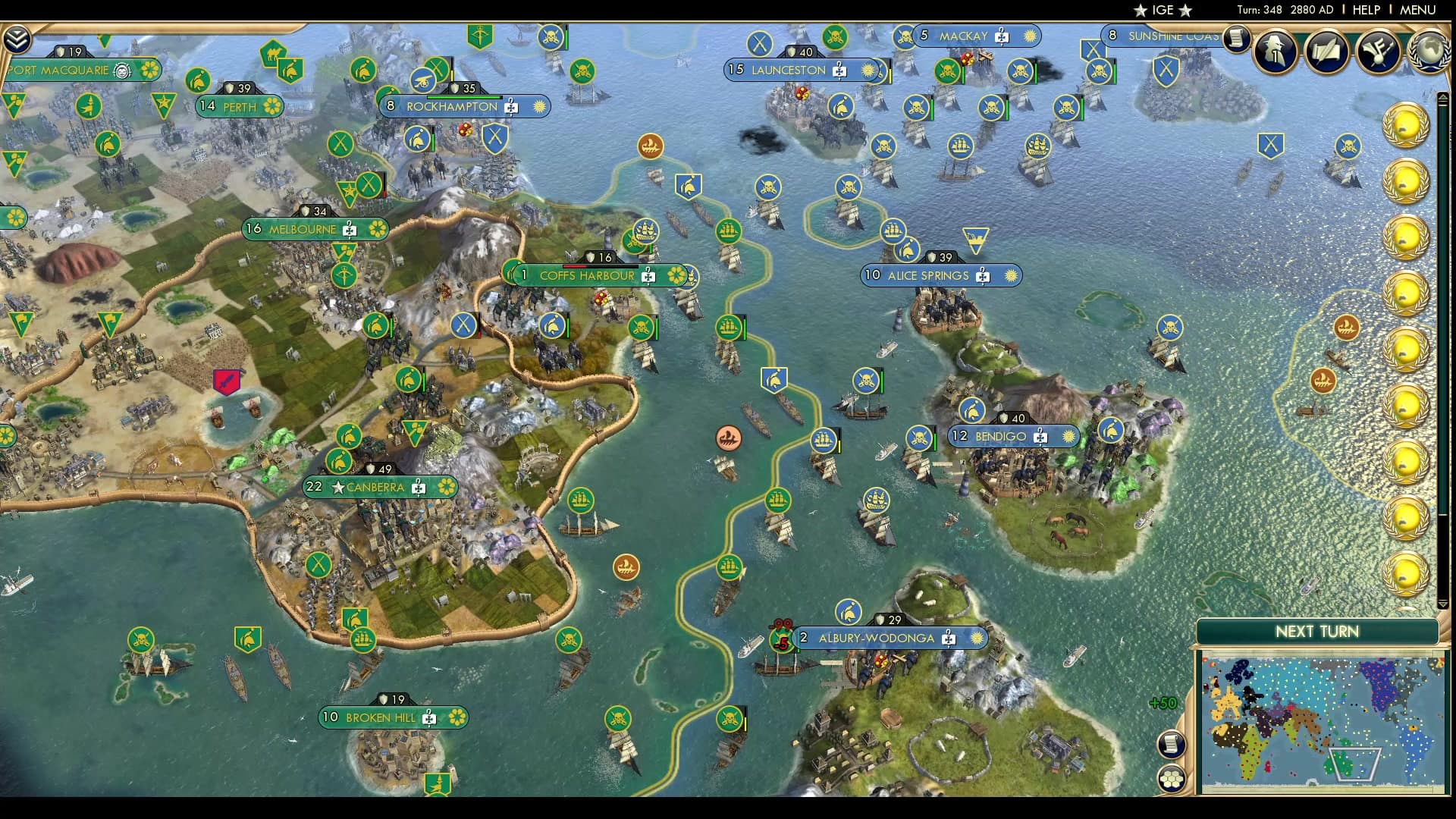The height and width of the screenshot is (819, 1456).
Task: Click the sun icon on Bendigo's city banner
Action: 1067,437
